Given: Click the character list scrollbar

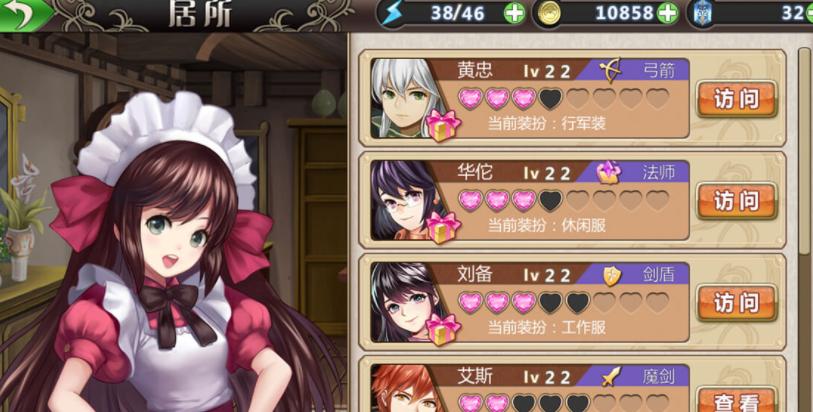Looking at the screenshot, I should 805,150.
